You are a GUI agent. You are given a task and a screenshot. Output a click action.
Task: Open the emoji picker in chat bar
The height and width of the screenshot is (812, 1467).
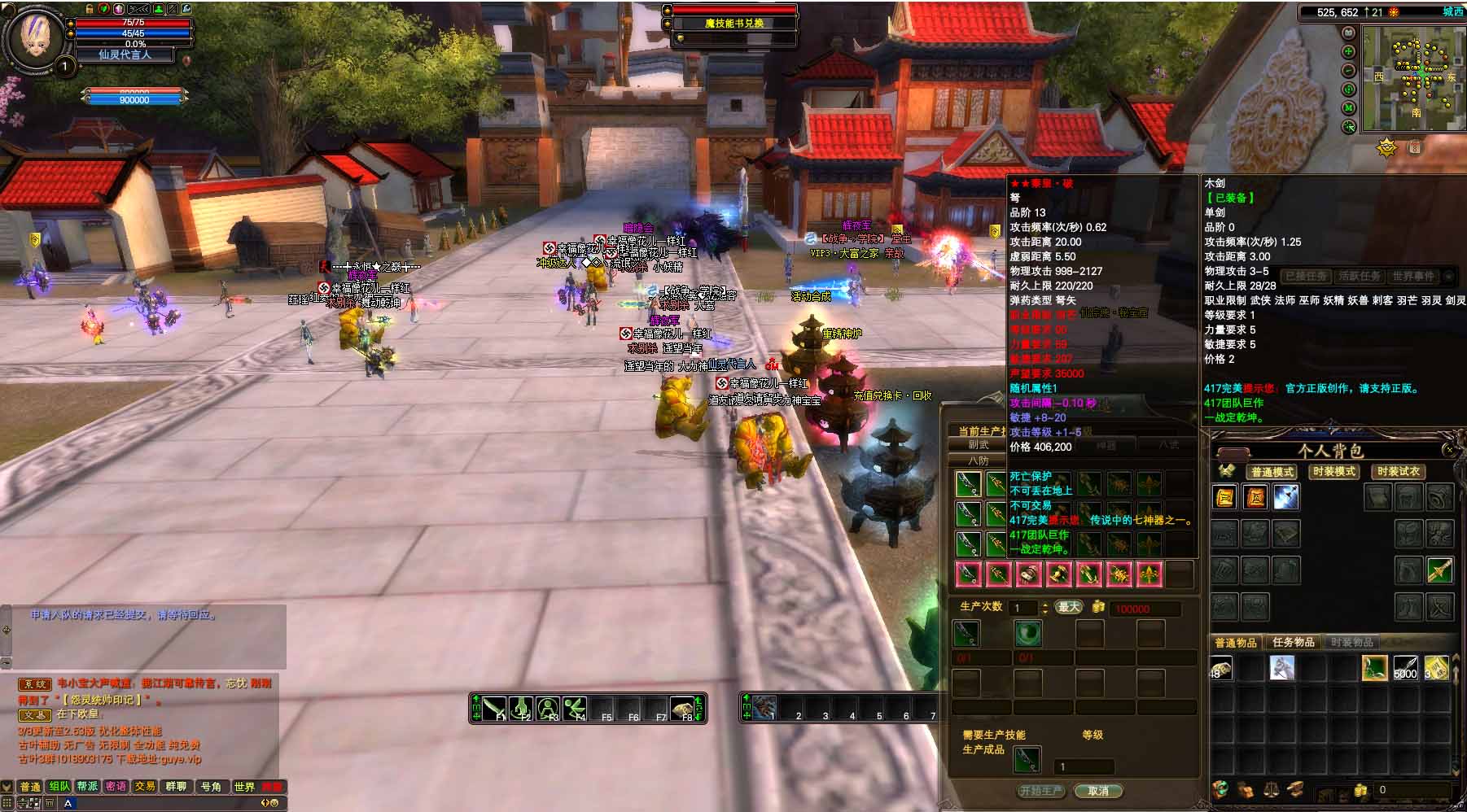[x=275, y=803]
